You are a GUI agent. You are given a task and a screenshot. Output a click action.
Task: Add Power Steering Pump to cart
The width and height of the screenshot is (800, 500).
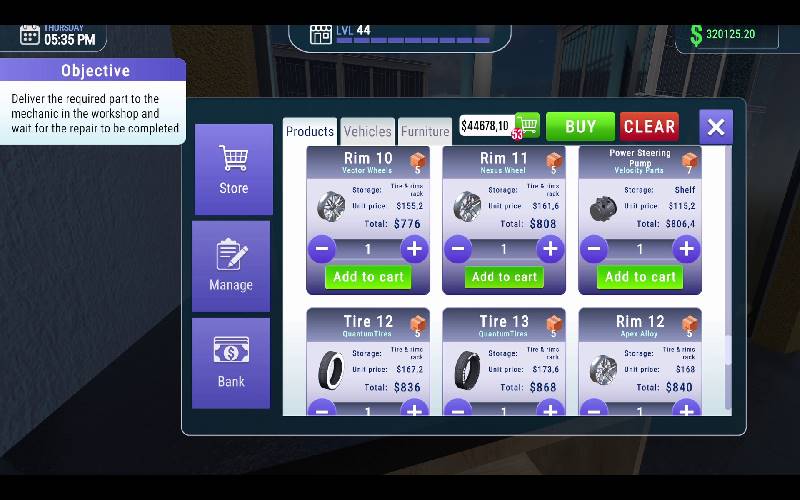click(640, 277)
